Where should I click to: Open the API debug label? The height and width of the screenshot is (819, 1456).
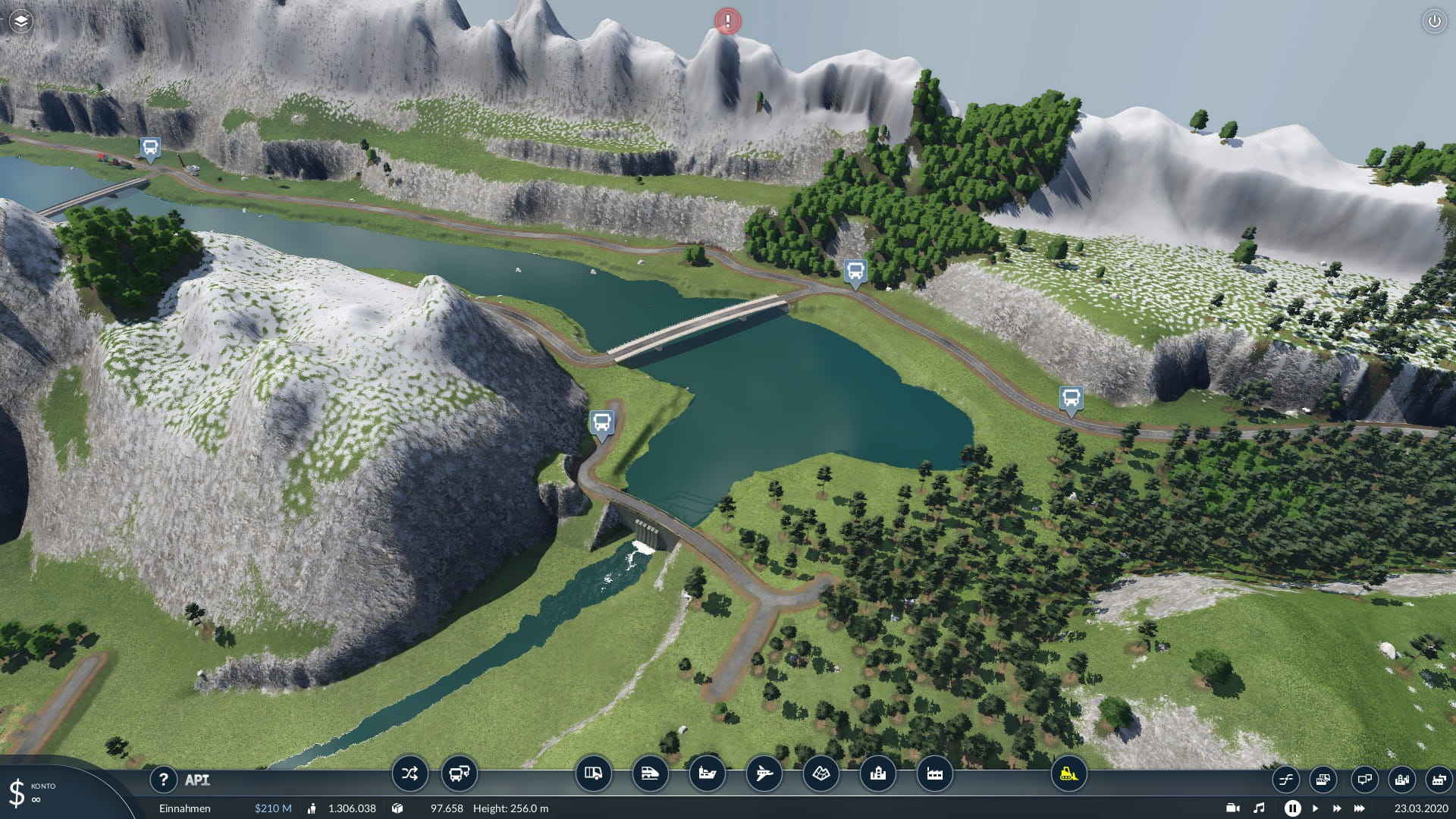point(197,780)
